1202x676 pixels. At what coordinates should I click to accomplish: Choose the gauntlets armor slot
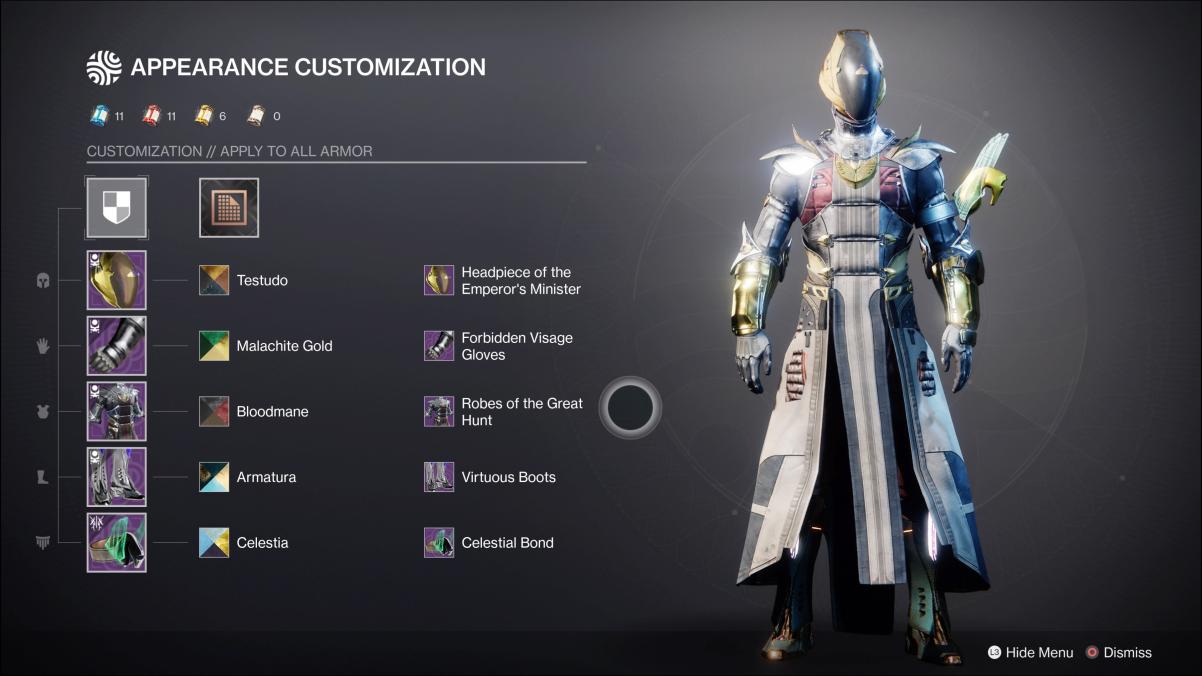coord(117,346)
